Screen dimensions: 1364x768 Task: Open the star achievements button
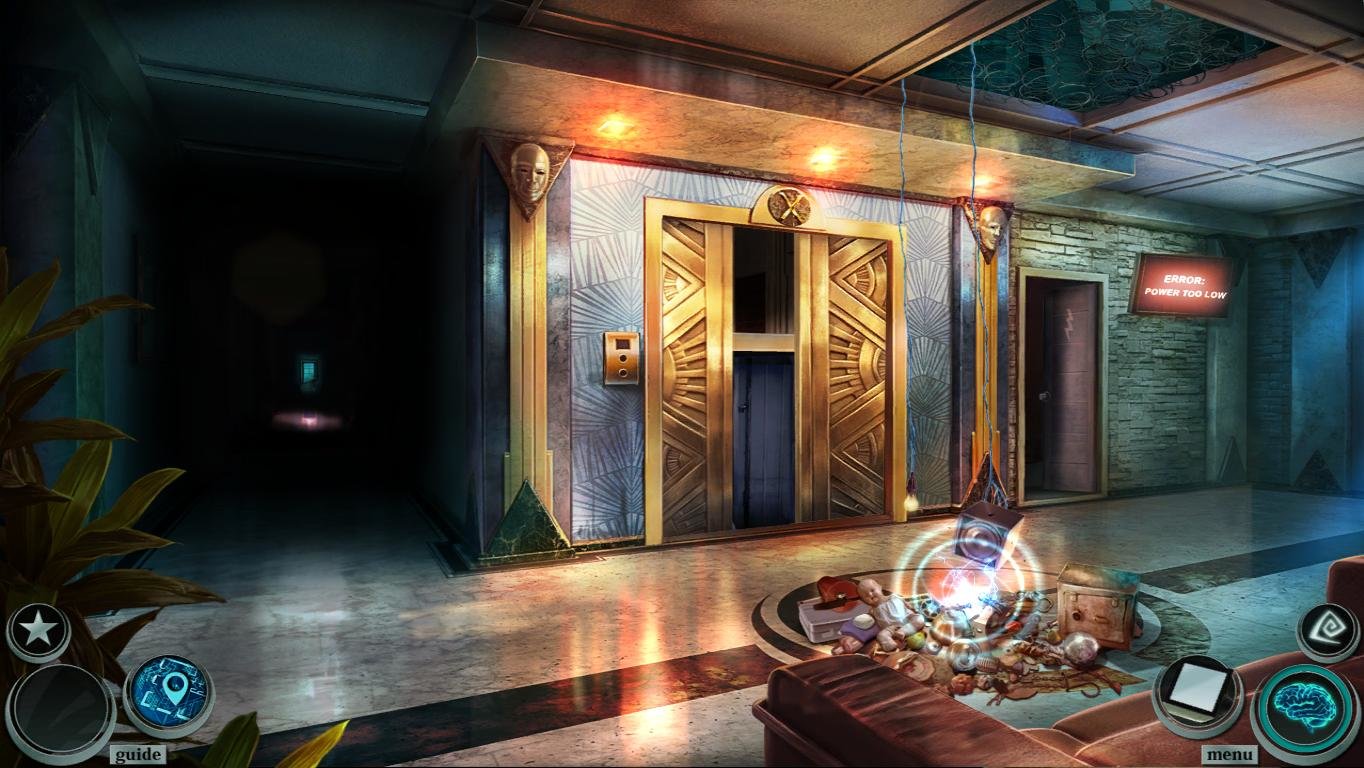[39, 631]
